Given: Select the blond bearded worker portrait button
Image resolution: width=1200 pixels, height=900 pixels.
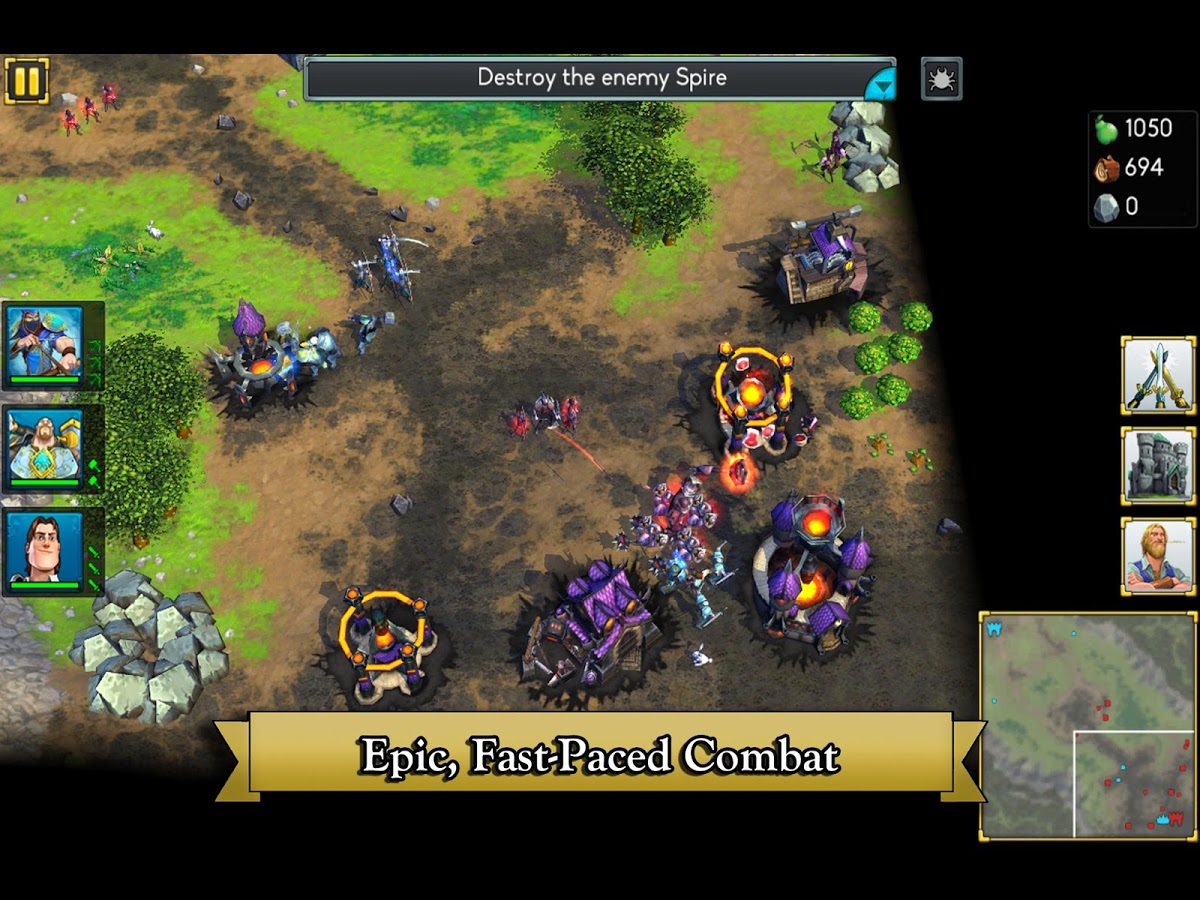Looking at the screenshot, I should click(x=1158, y=556).
